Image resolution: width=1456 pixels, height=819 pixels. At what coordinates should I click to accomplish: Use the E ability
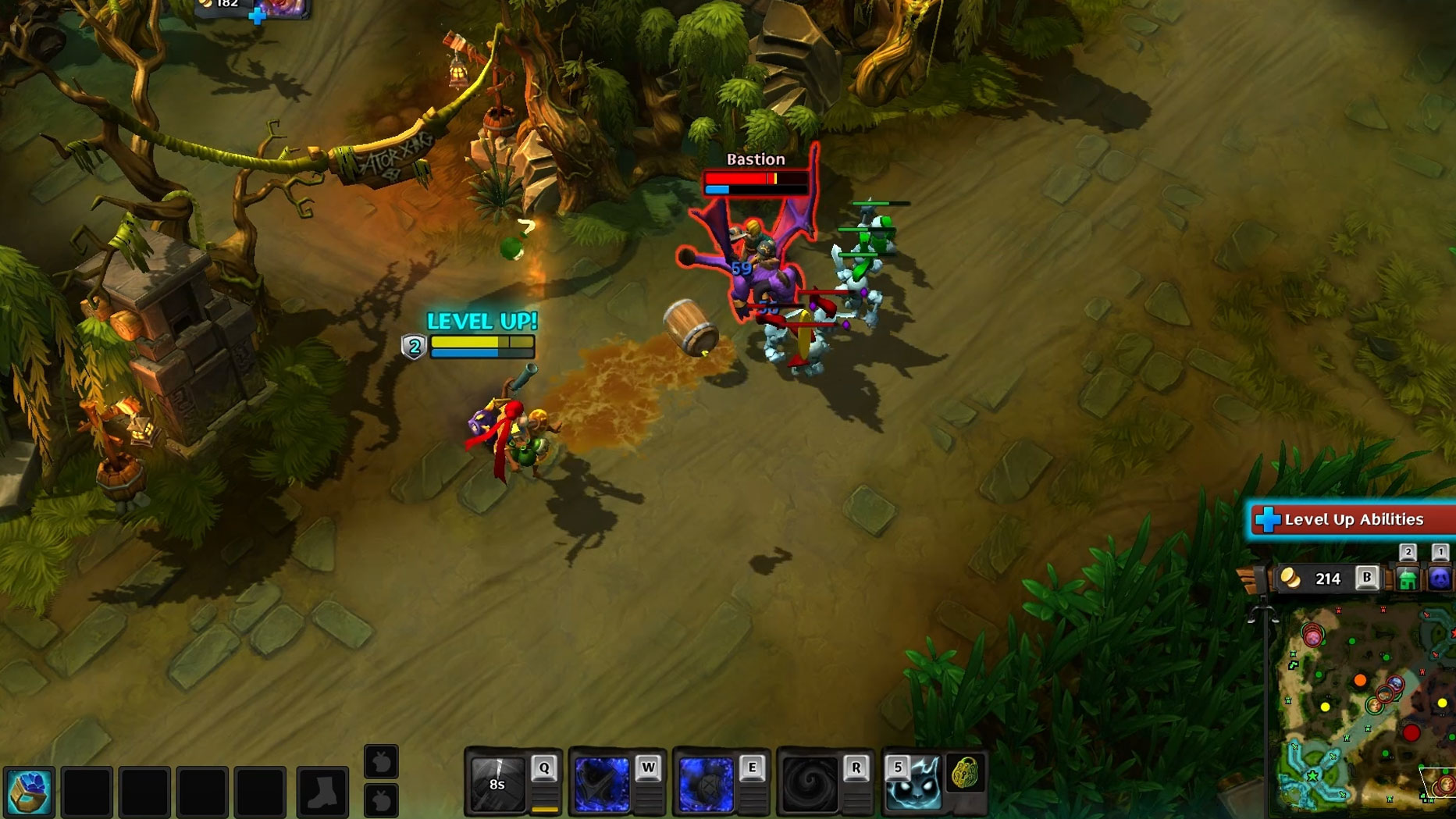[x=705, y=784]
